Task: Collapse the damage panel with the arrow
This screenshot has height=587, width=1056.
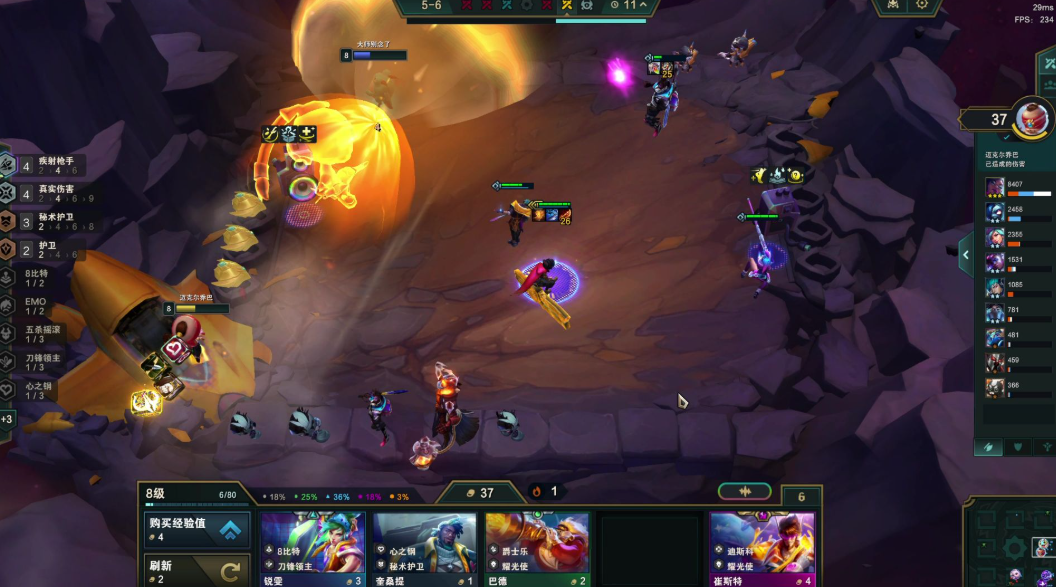Action: coord(966,255)
